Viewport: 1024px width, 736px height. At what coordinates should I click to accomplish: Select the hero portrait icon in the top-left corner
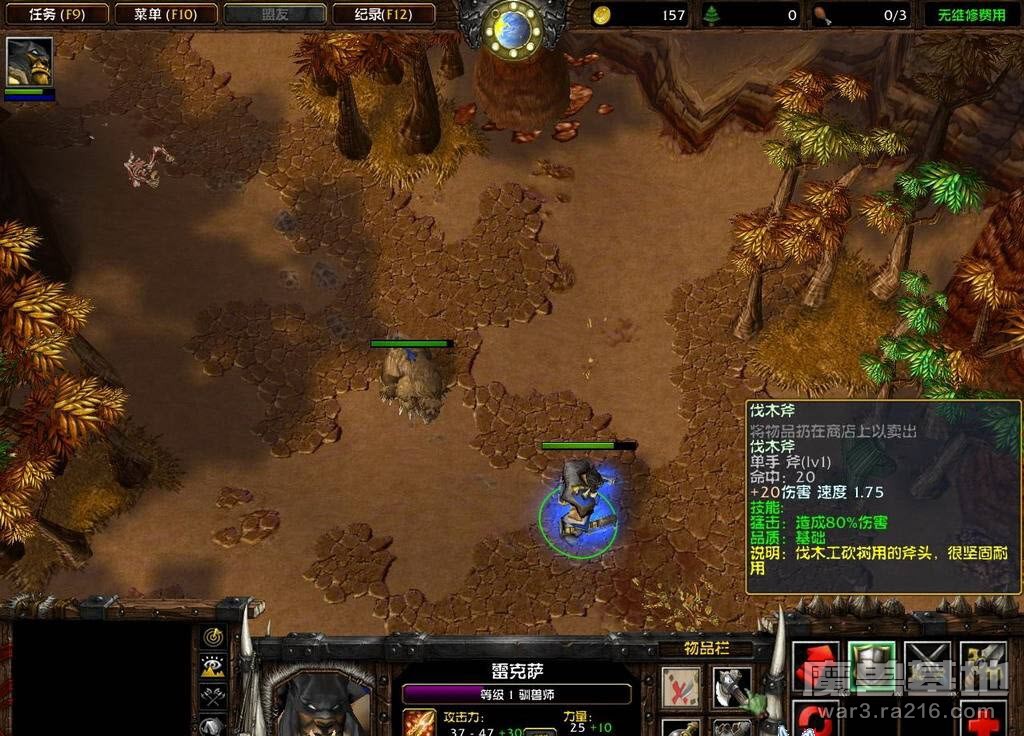[x=29, y=62]
